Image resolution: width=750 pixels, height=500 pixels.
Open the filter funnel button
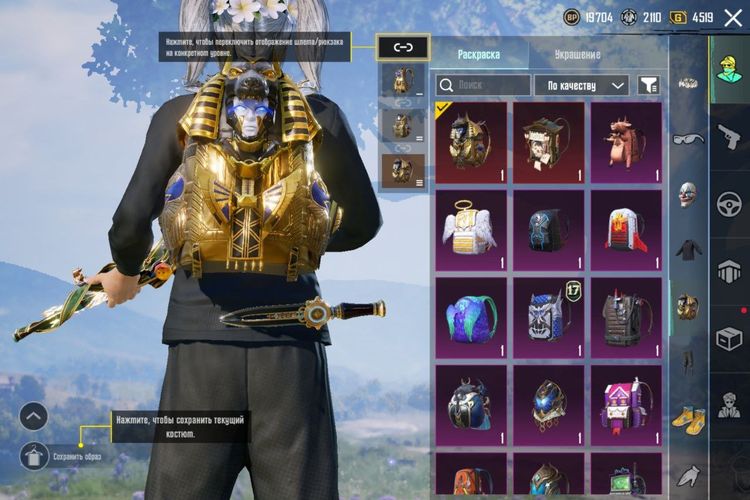[649, 86]
